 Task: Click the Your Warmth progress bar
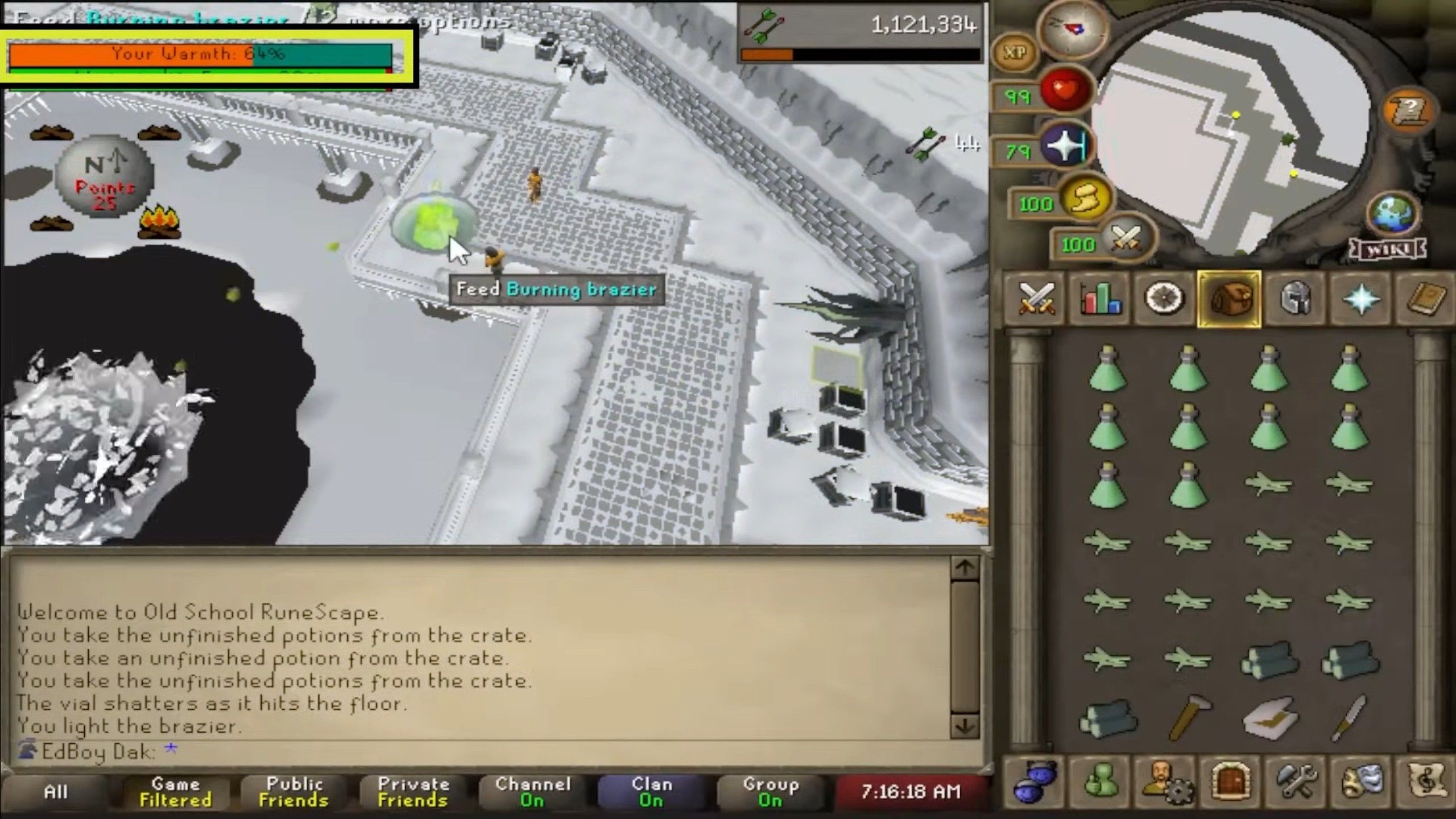click(199, 55)
